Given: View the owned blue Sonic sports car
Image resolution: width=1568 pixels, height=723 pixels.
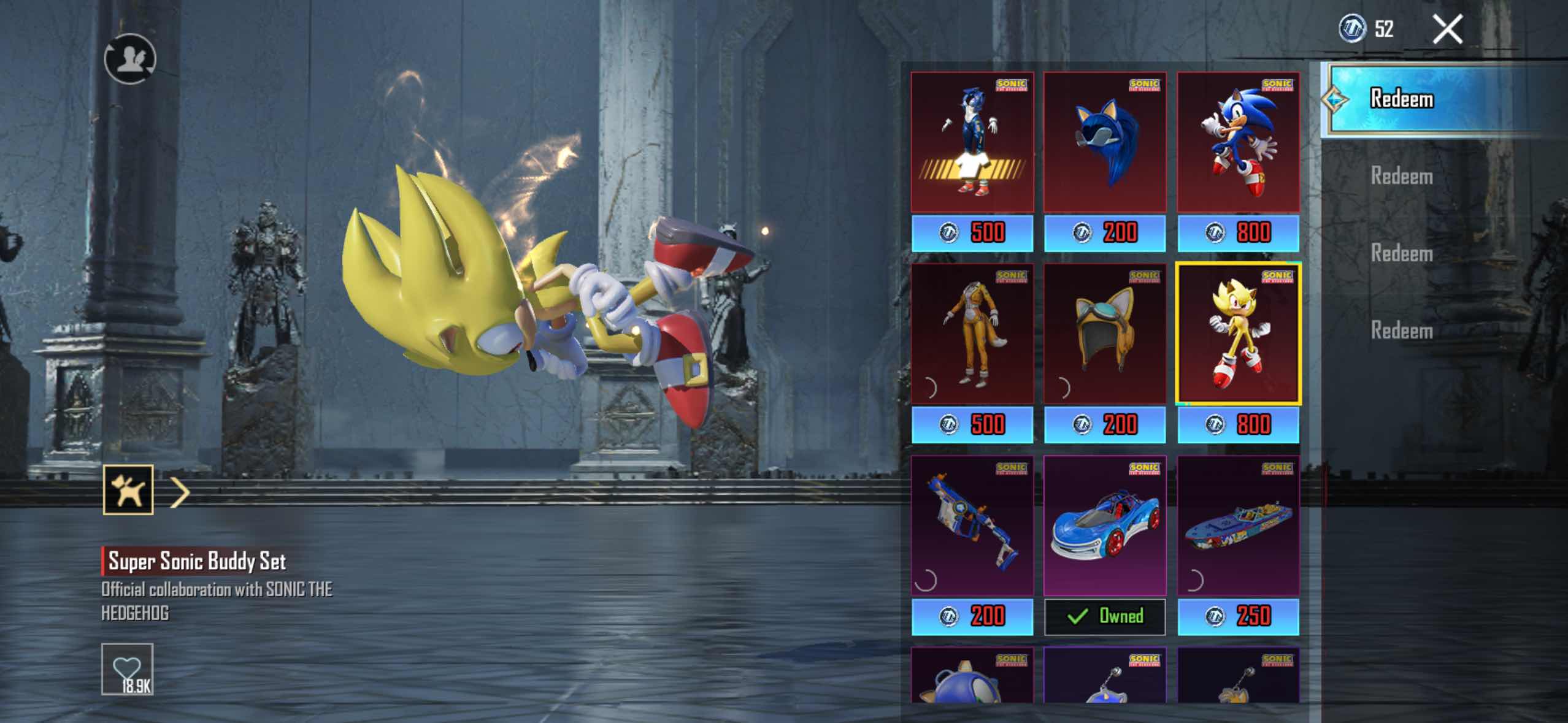Looking at the screenshot, I should click(1104, 526).
